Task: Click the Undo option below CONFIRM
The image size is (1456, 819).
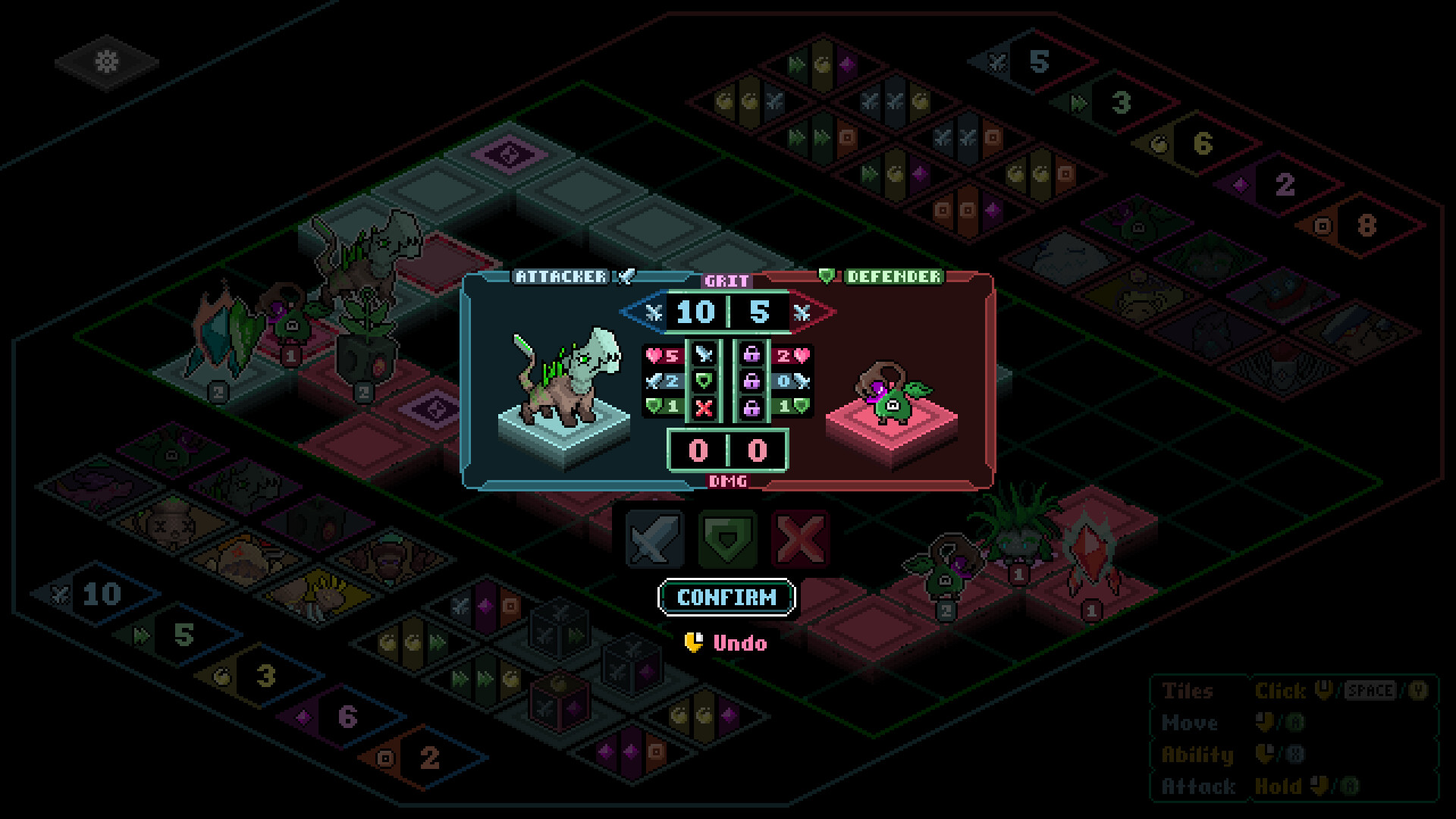Action: (x=739, y=643)
